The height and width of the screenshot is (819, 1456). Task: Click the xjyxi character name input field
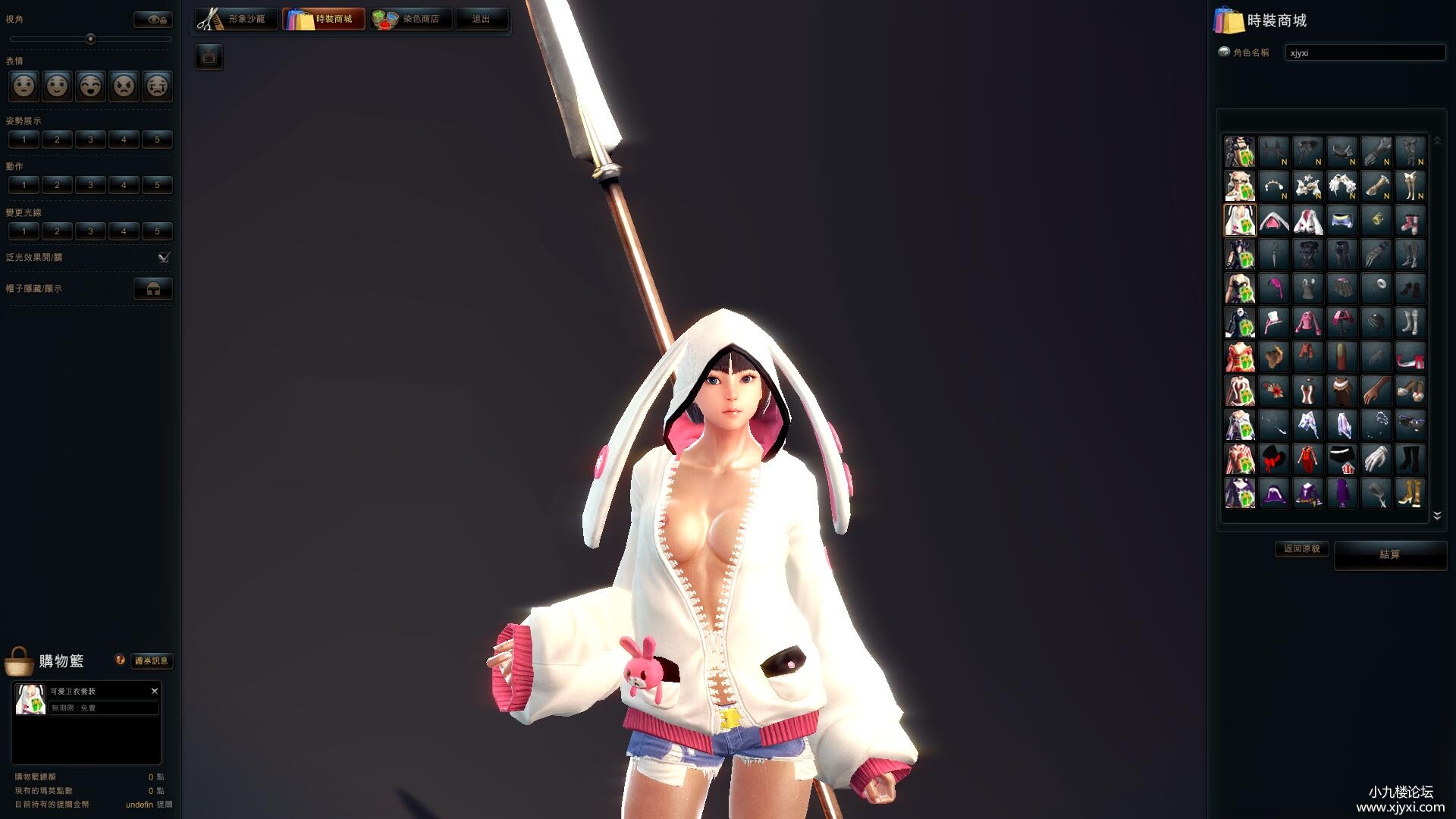[1365, 52]
